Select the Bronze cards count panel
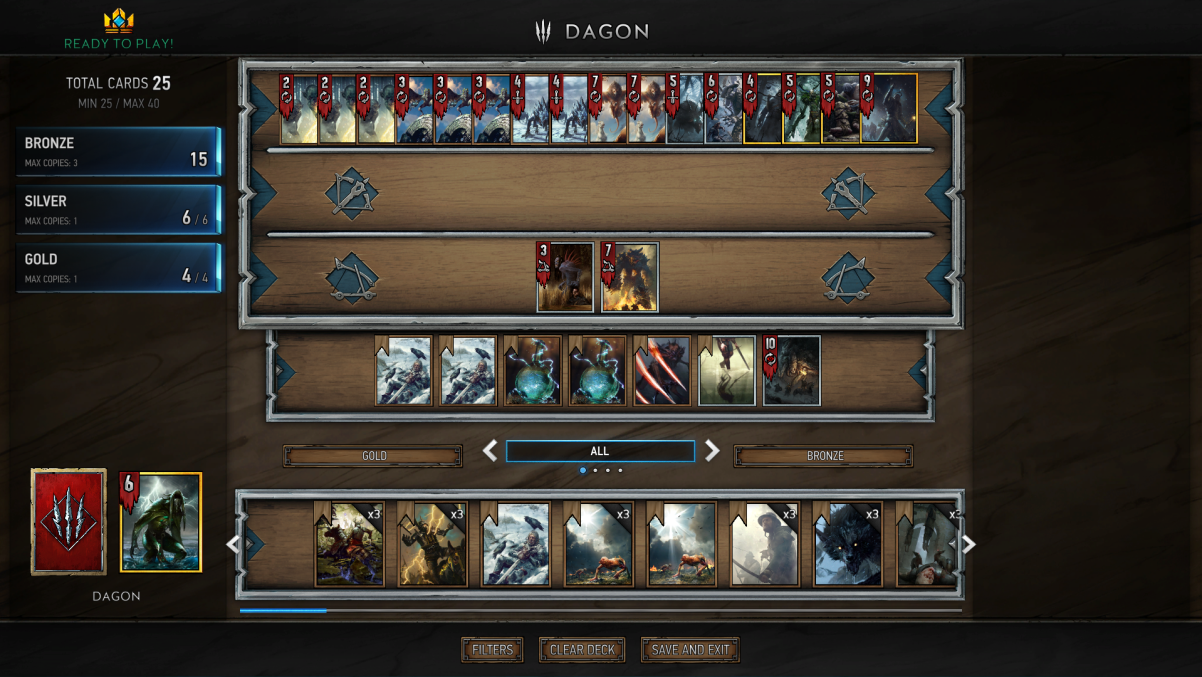Screen dimensions: 1202x677 (x=118, y=151)
